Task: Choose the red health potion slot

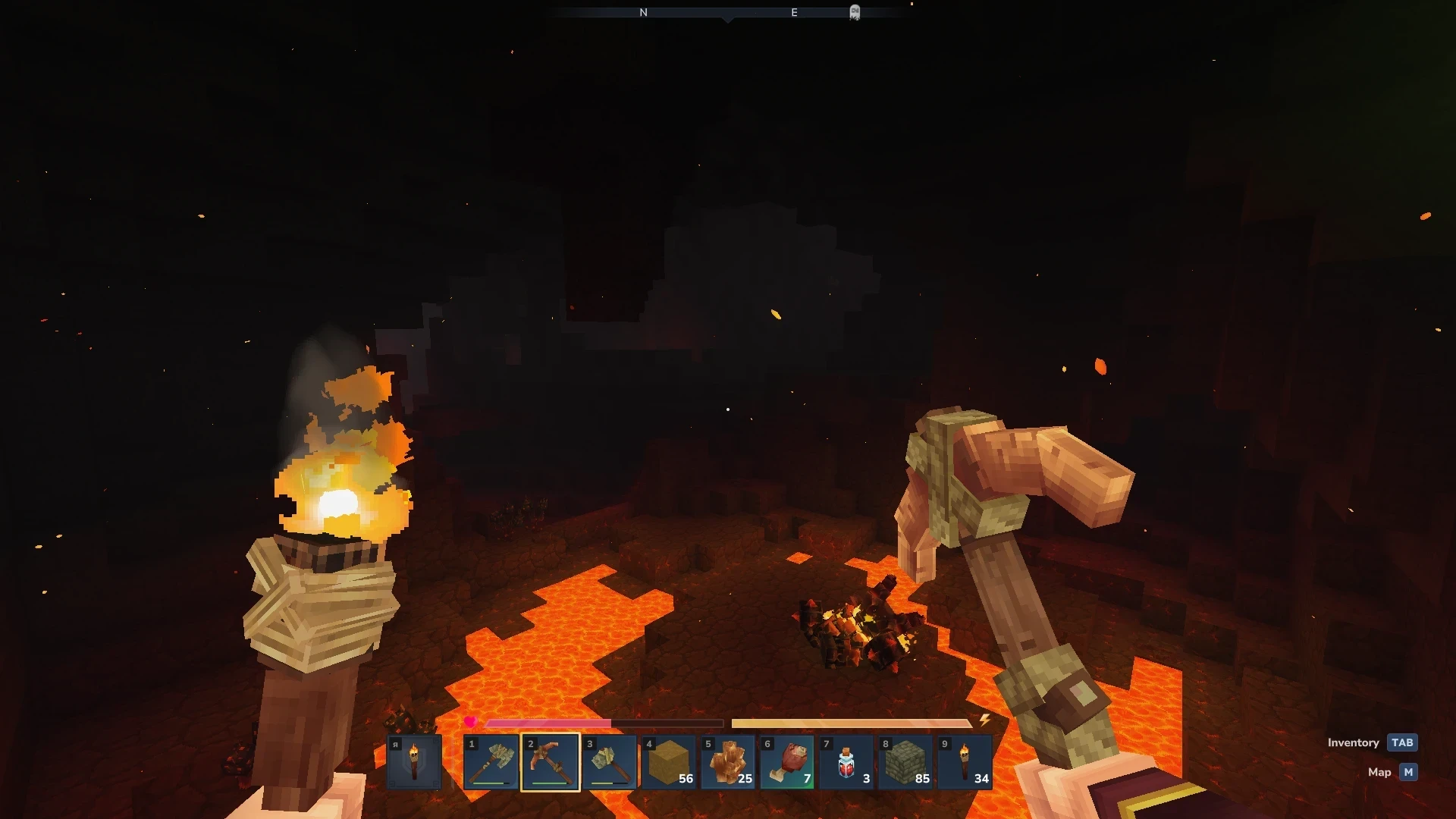Action: pyautogui.click(x=846, y=762)
